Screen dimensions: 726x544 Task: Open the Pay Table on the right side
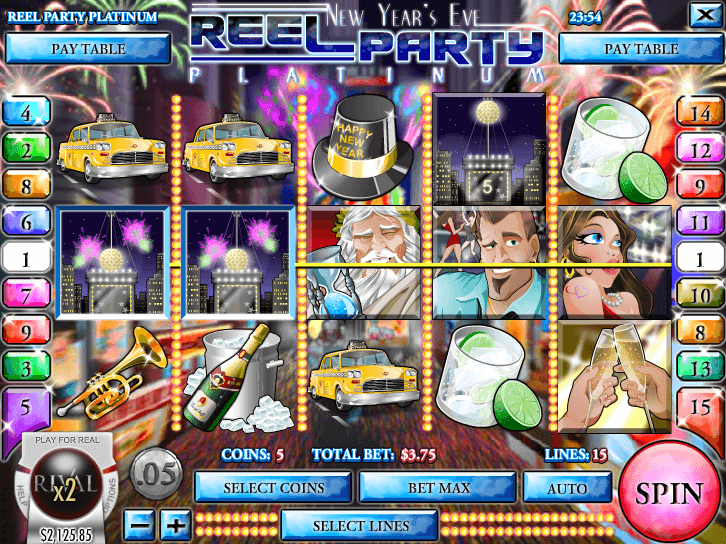pos(641,48)
